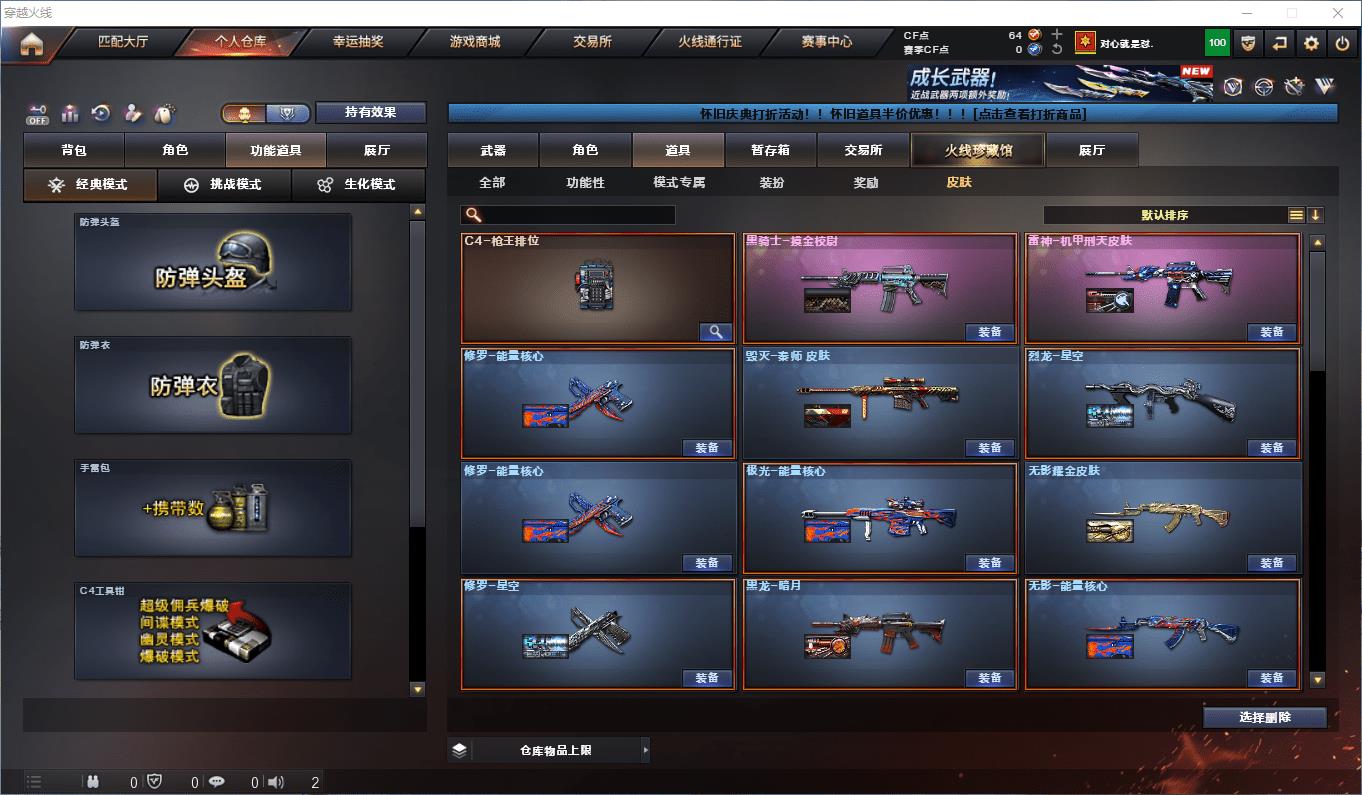1362x795 pixels.
Task: Open the settings gear icon
Action: click(x=1311, y=43)
